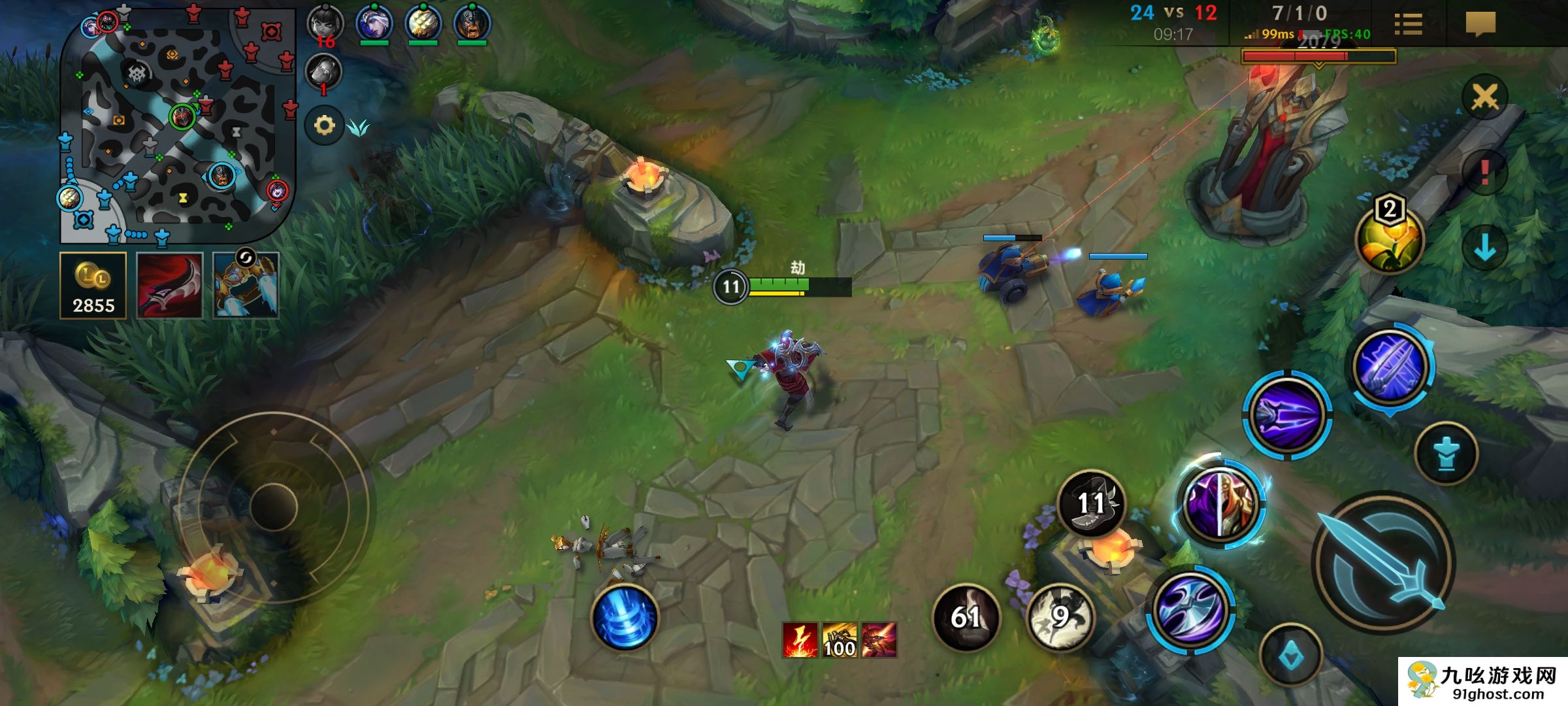The image size is (1568, 706).
Task: Tap the boots item on 11 cooldown
Action: tap(1091, 503)
